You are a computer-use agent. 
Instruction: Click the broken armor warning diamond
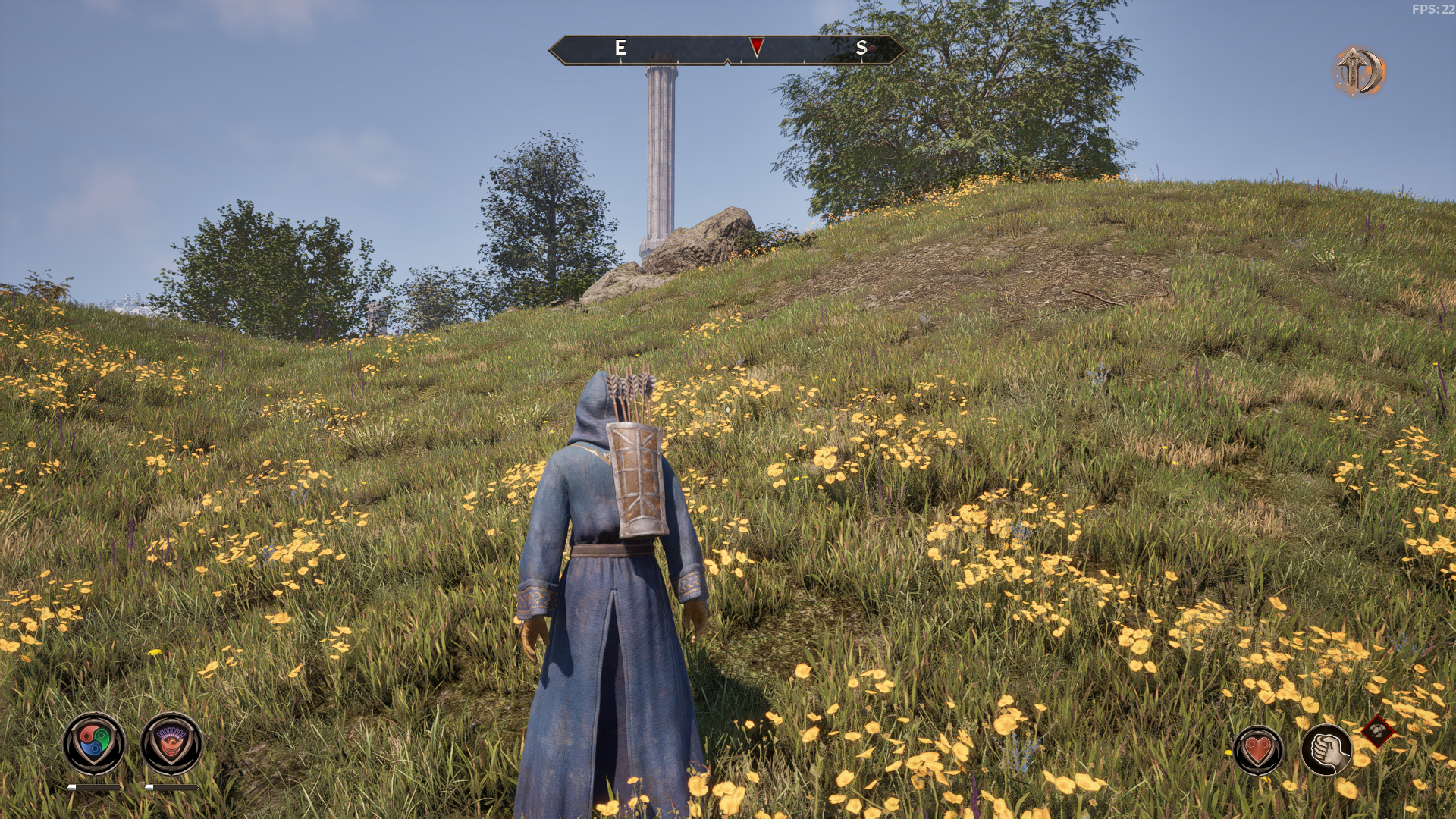(1377, 732)
